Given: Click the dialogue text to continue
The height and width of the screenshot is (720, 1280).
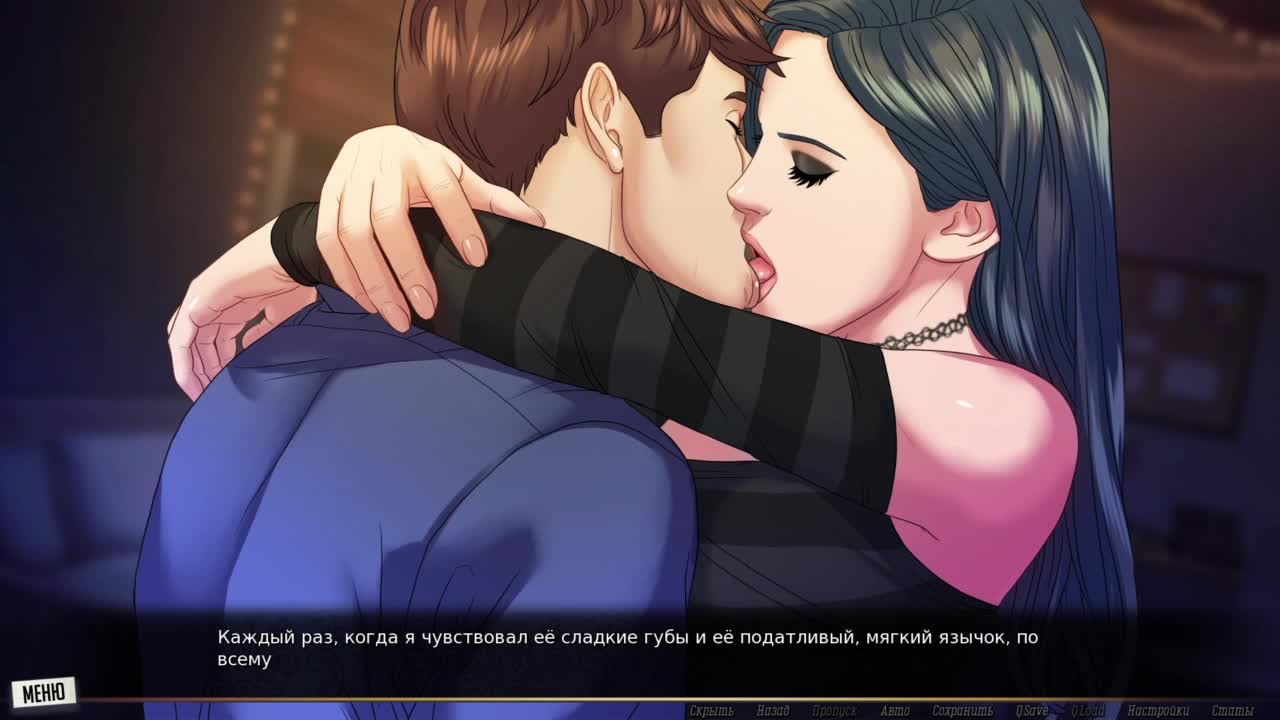Looking at the screenshot, I should coord(628,647).
